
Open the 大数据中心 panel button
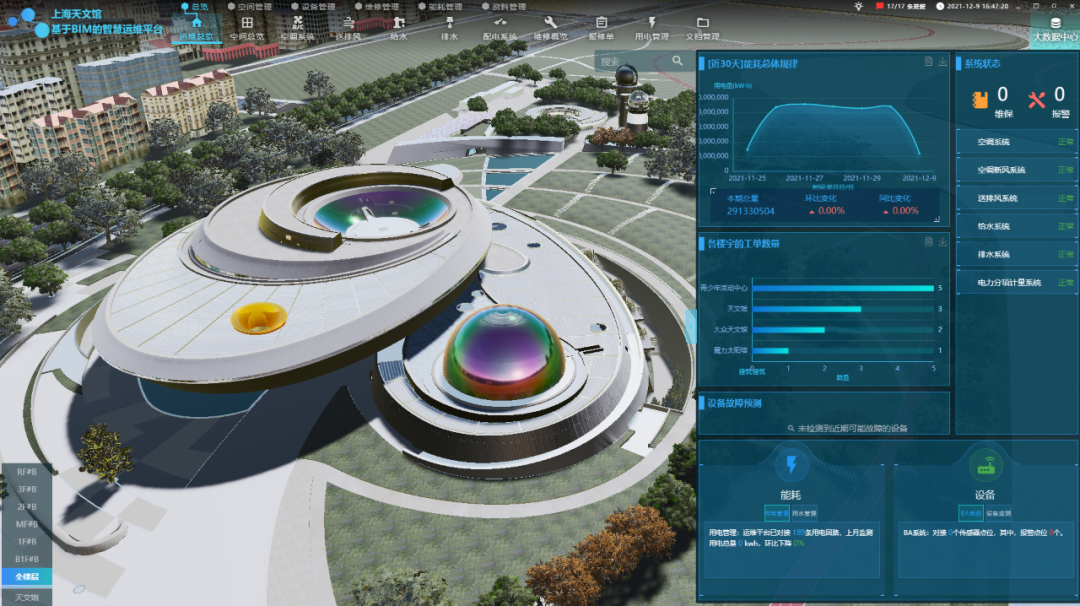point(1054,27)
